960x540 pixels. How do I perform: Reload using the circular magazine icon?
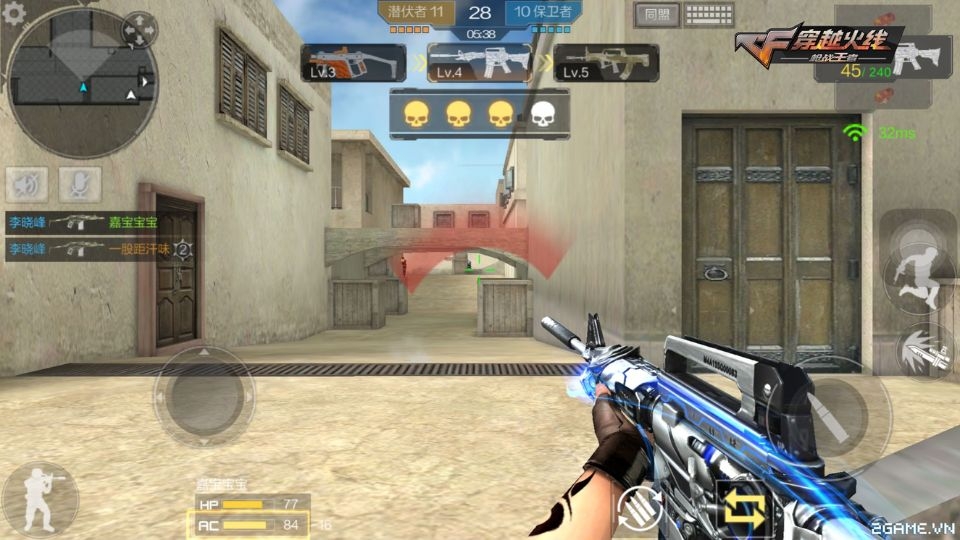(x=641, y=510)
